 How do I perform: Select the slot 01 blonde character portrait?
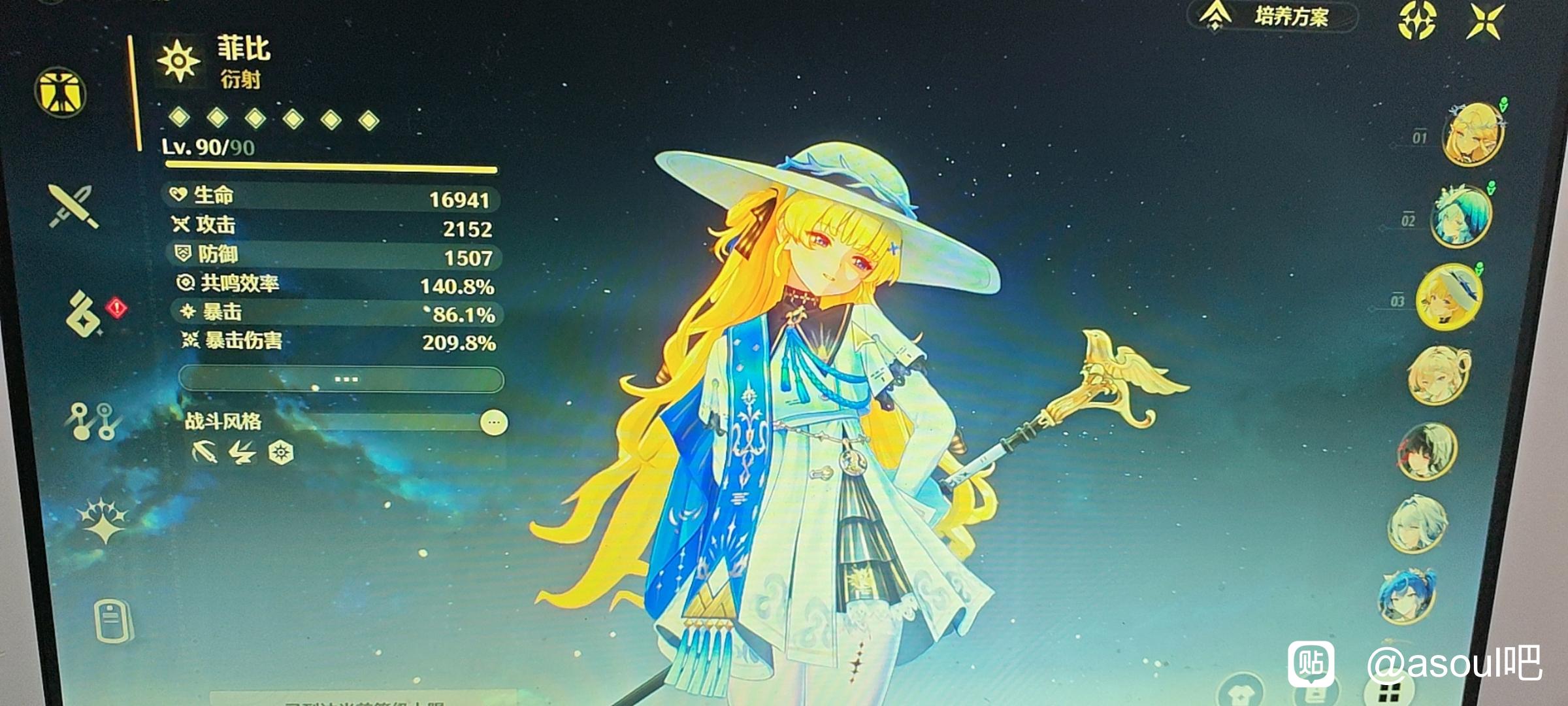1474,134
